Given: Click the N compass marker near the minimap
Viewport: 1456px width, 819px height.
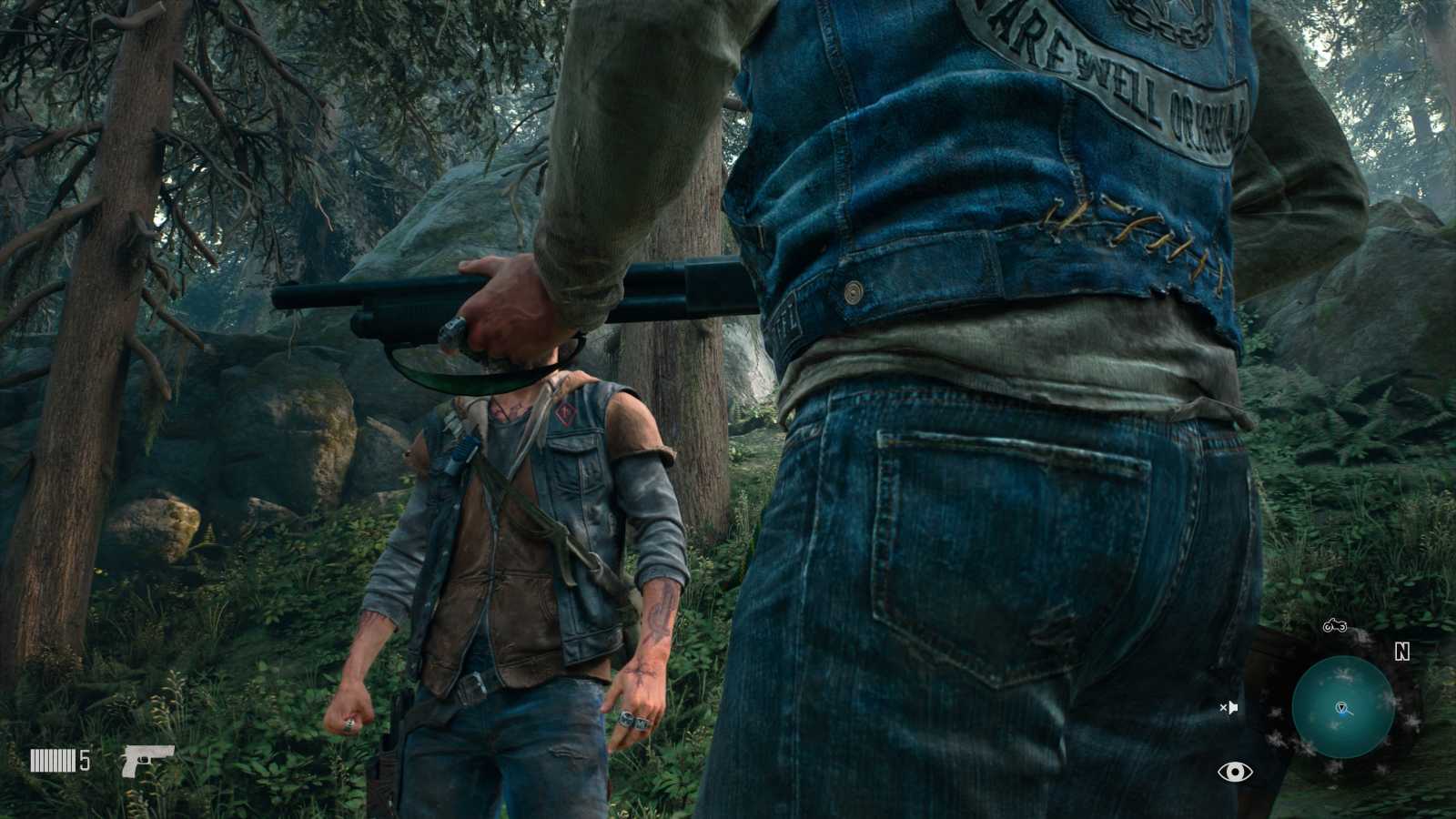Looking at the screenshot, I should pyautogui.click(x=1402, y=650).
